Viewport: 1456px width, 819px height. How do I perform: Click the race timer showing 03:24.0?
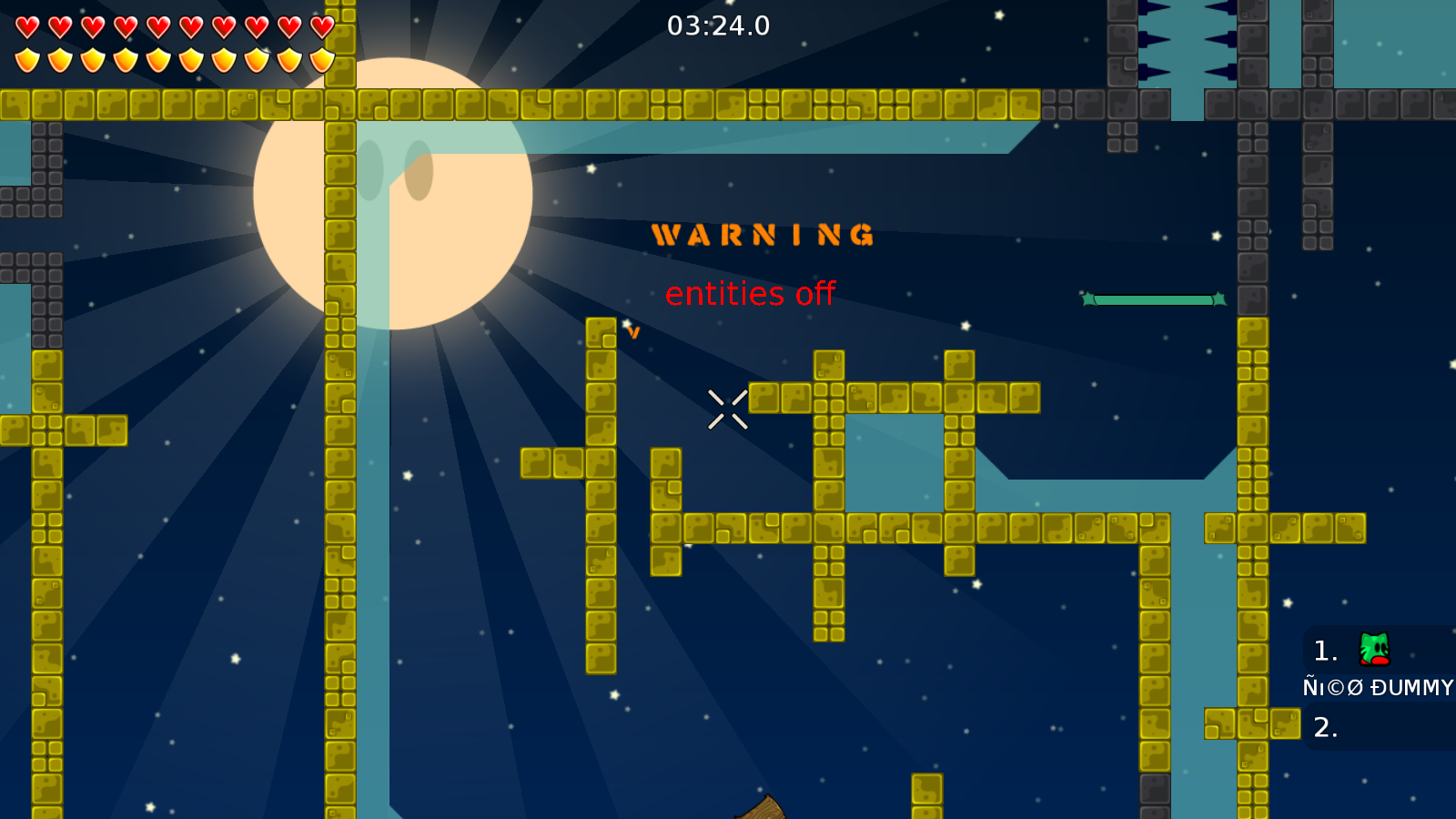point(718,26)
